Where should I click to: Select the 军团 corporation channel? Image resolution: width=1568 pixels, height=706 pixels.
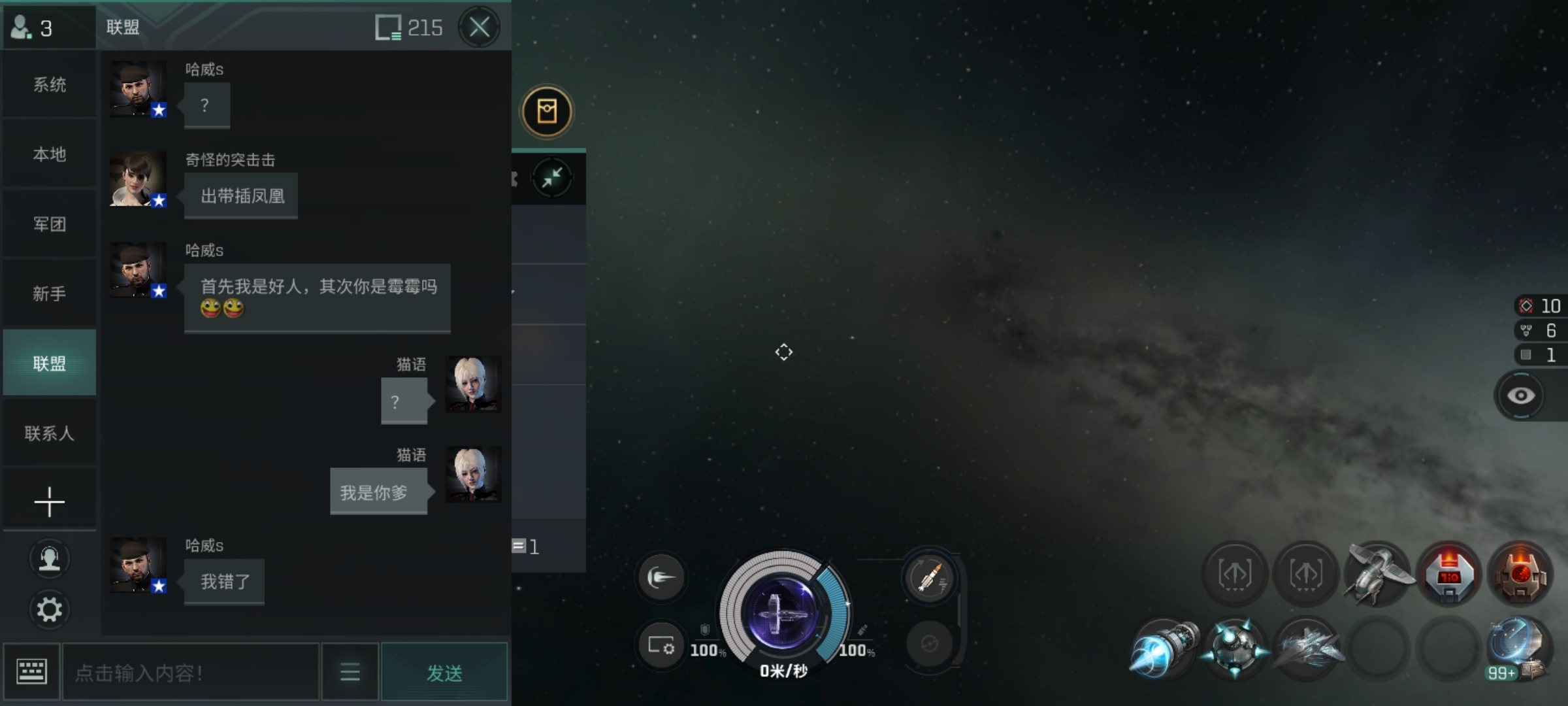tap(50, 224)
